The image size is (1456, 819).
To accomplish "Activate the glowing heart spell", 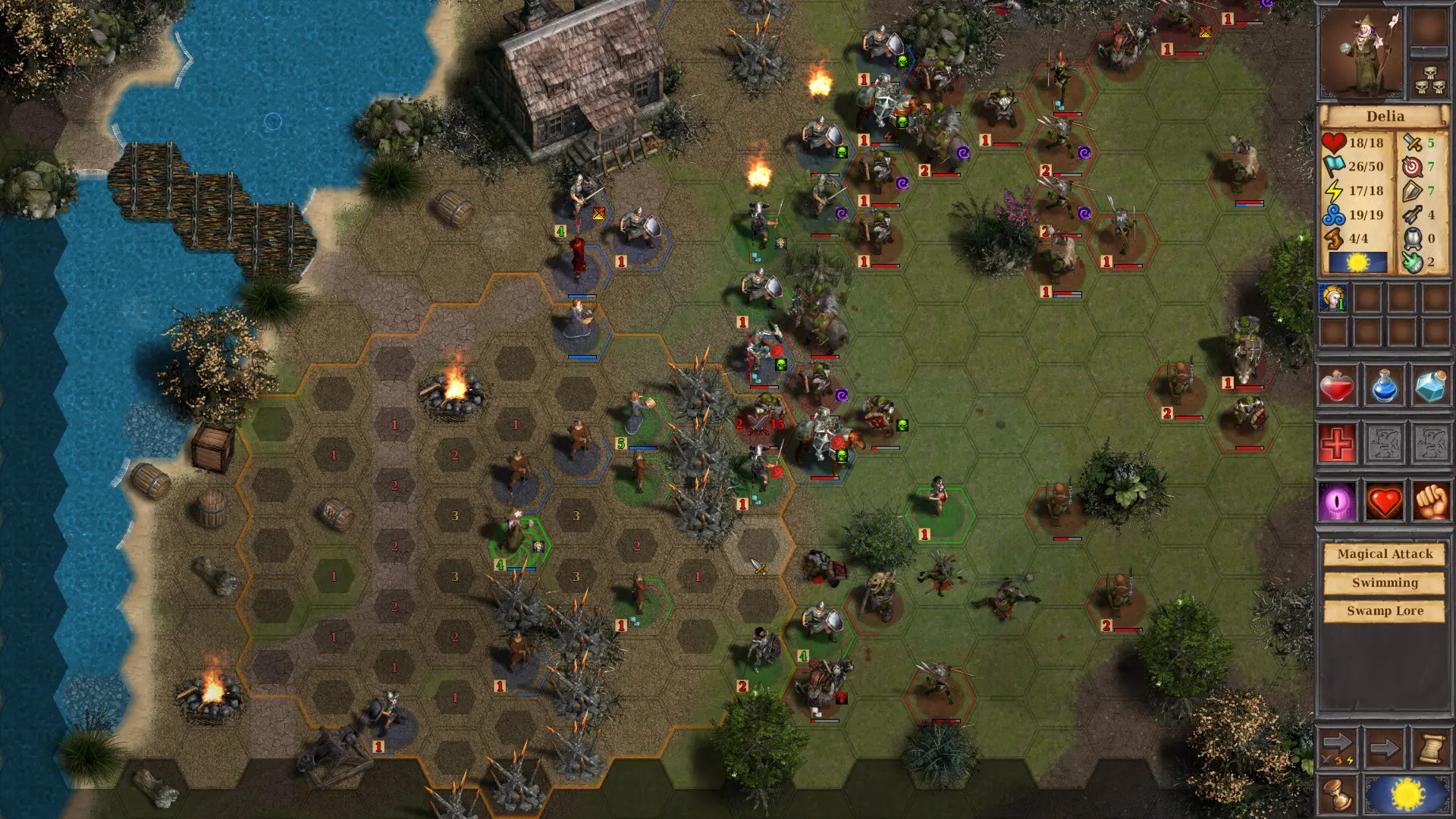I will (x=1385, y=500).
